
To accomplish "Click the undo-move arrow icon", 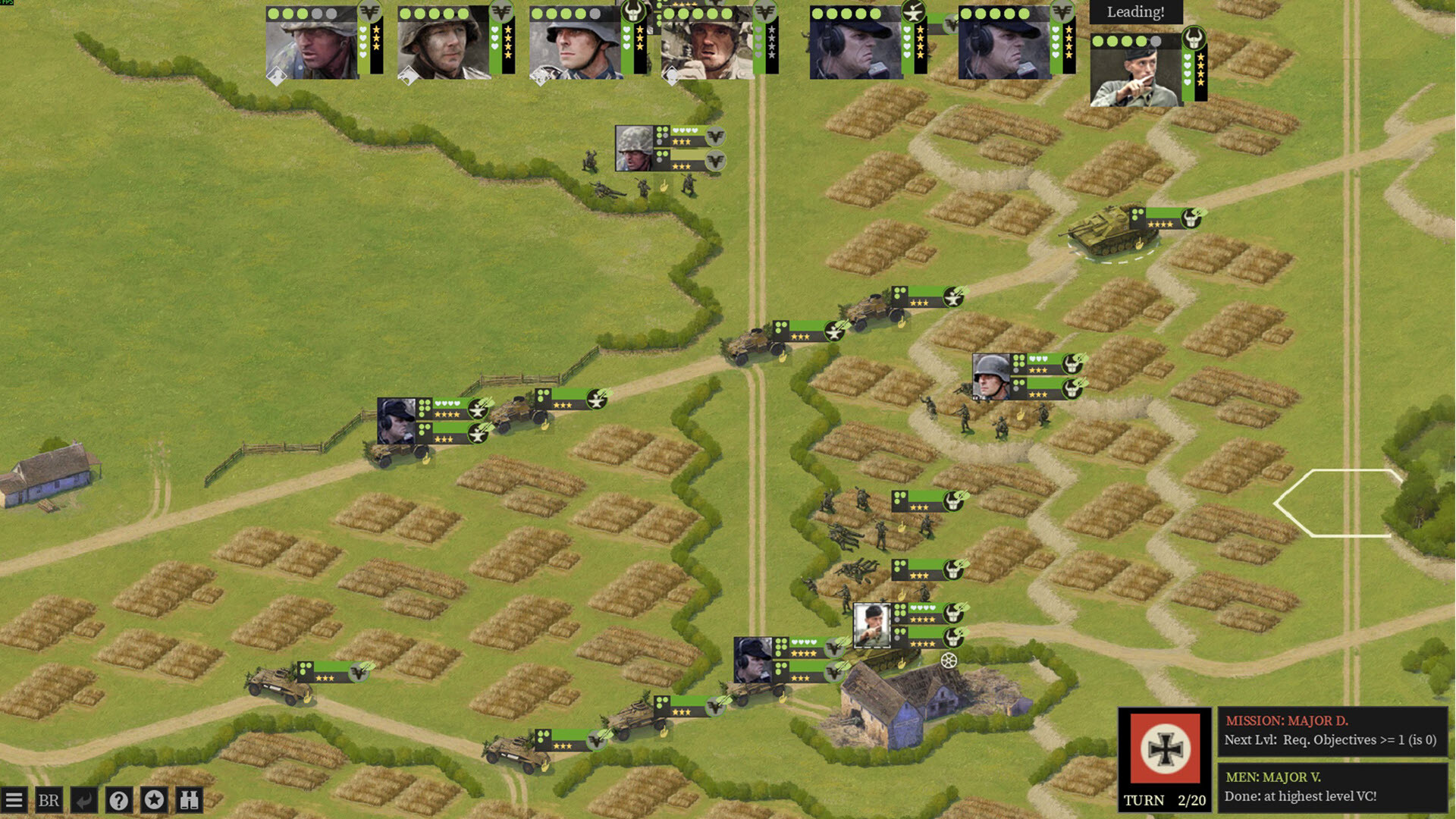I will (85, 799).
